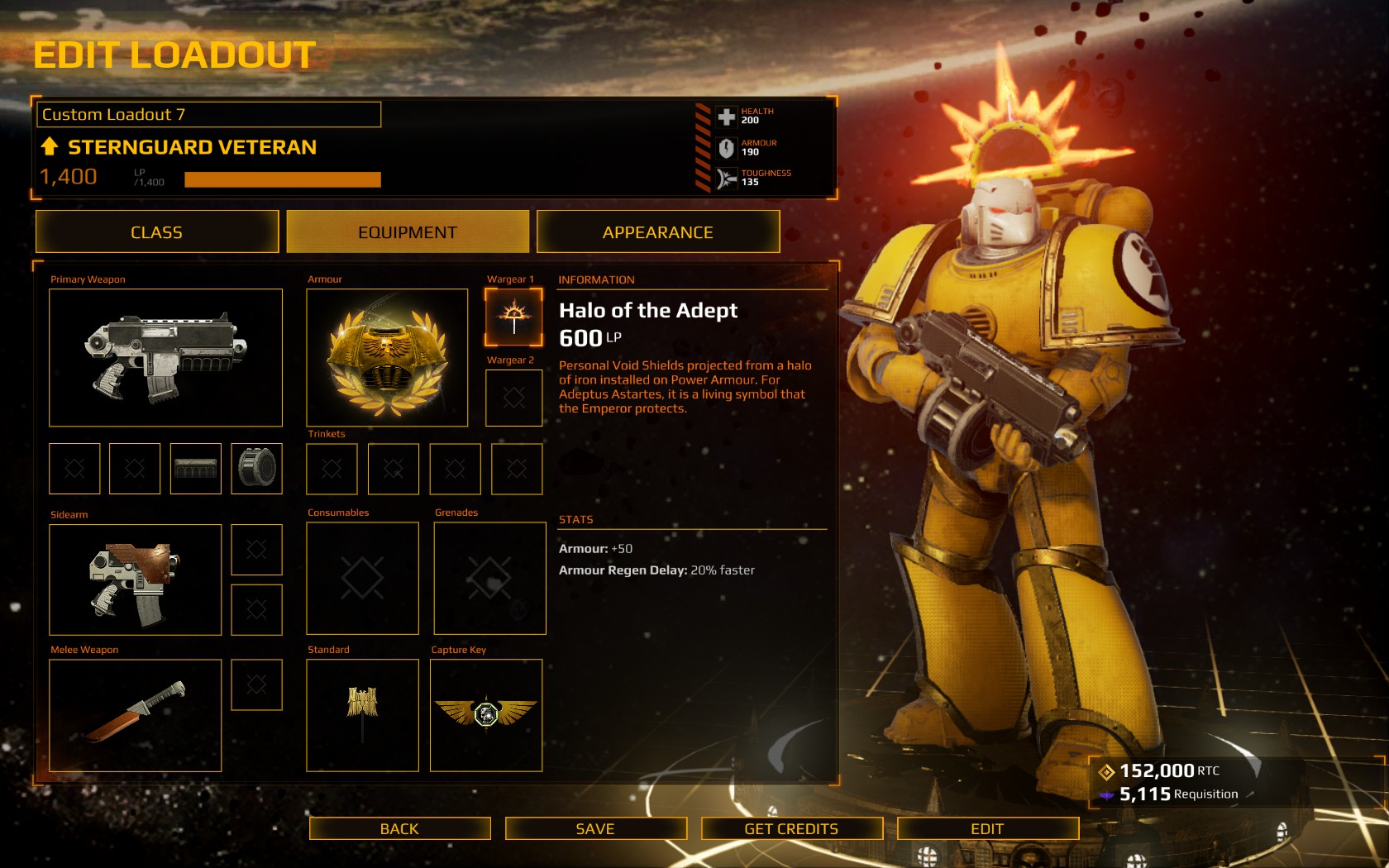The width and height of the screenshot is (1389, 868).
Task: Select the primary weapon bolter slot
Action: click(x=165, y=357)
